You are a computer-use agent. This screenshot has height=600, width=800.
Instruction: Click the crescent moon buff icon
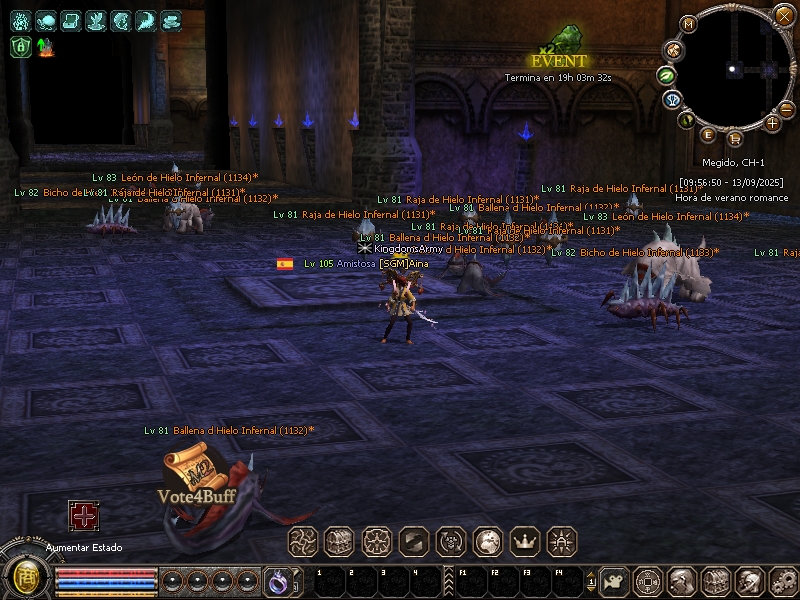tap(146, 20)
